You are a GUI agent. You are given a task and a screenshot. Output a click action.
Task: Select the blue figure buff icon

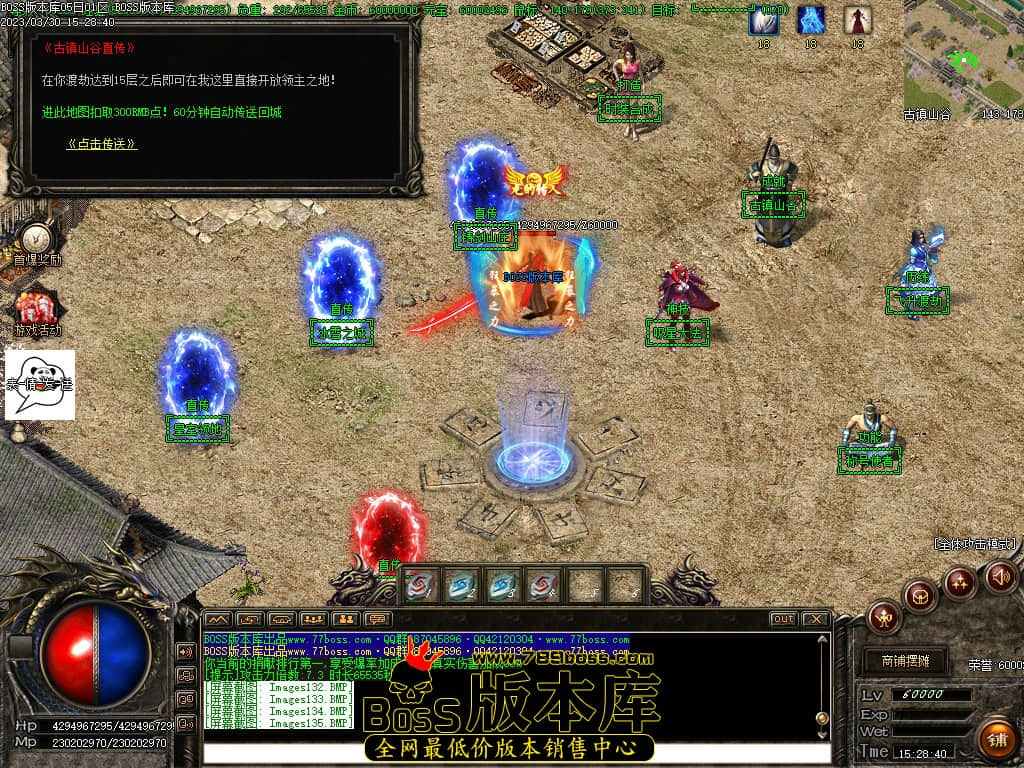pyautogui.click(x=810, y=20)
